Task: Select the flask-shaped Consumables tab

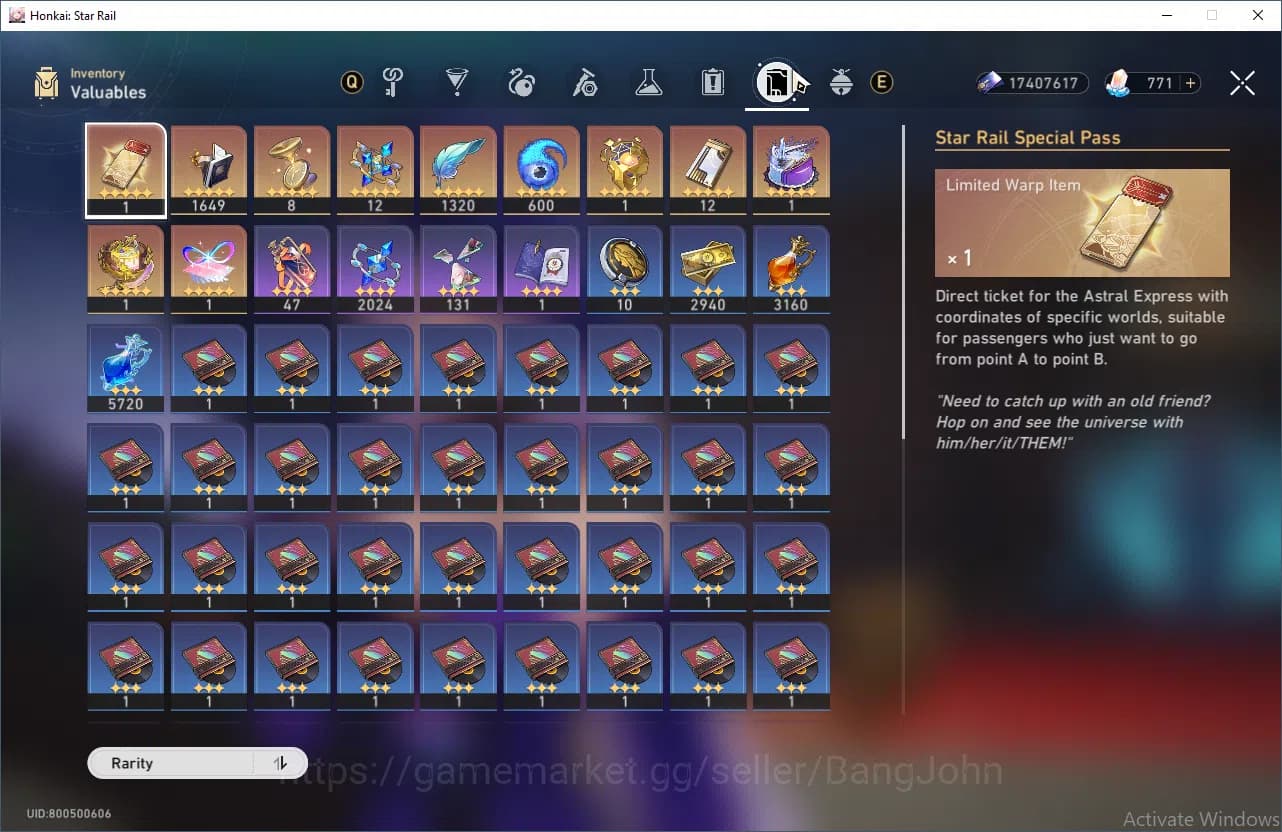Action: click(648, 83)
